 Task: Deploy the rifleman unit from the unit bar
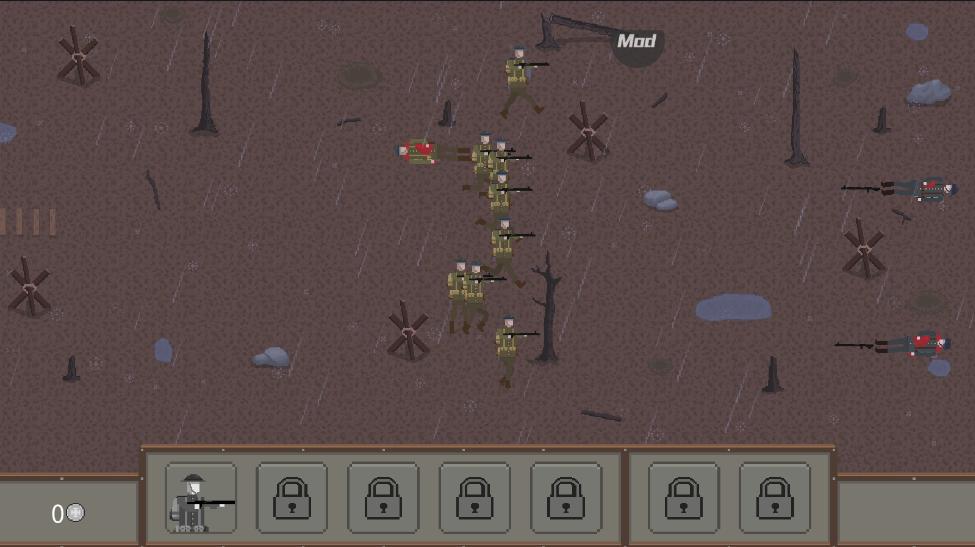[201, 498]
